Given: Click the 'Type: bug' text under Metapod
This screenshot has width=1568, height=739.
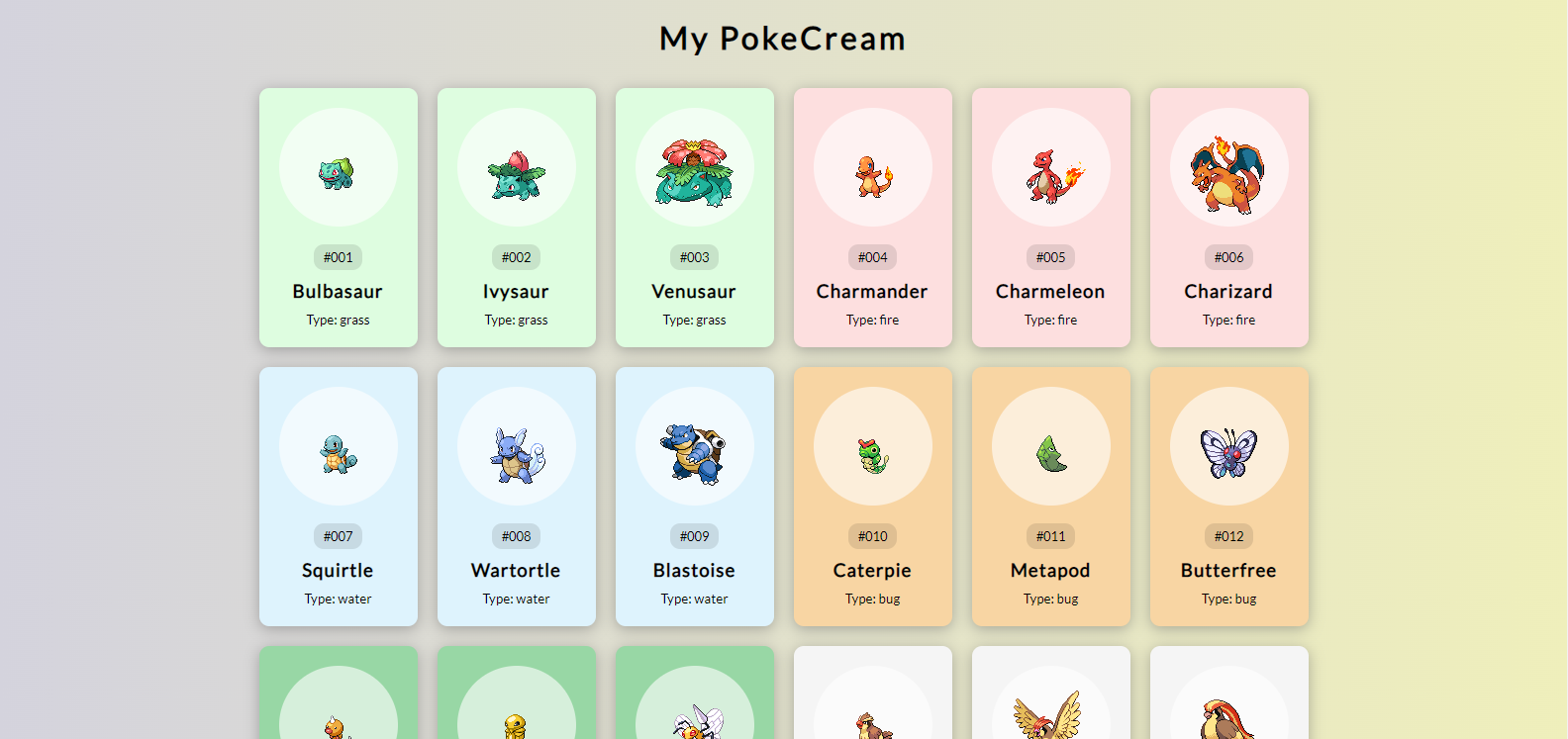Looking at the screenshot, I should [x=1050, y=599].
